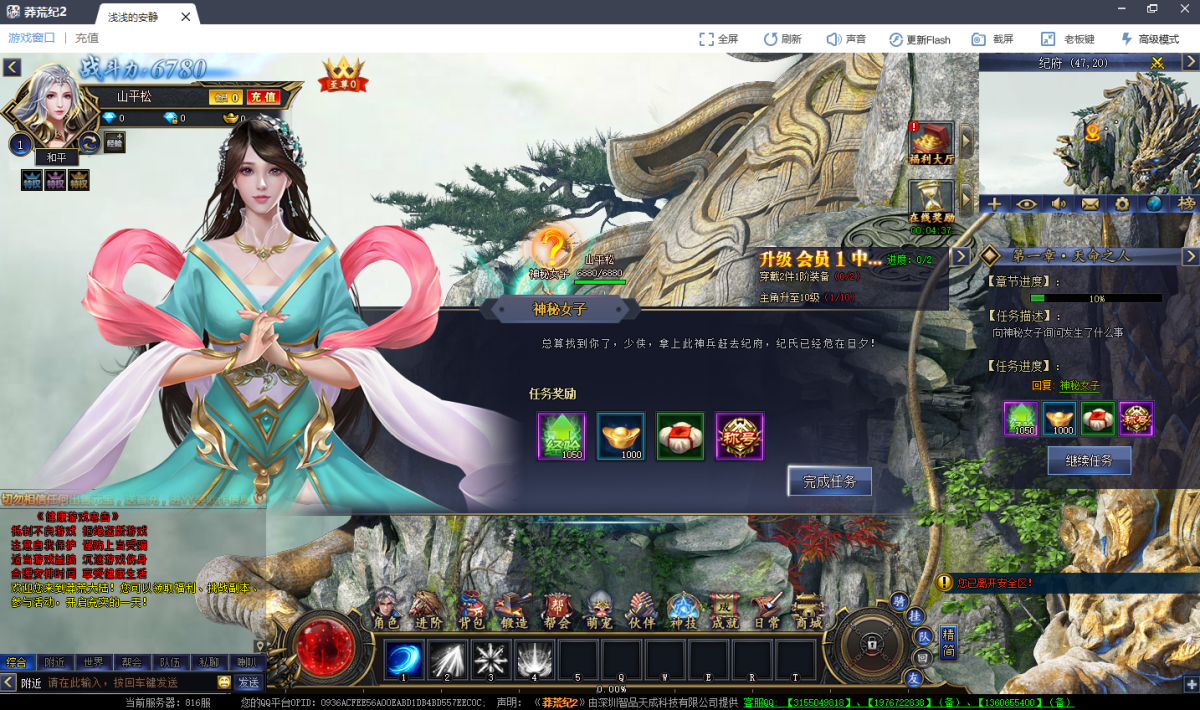The width and height of the screenshot is (1200, 710).
Task: Open settings gear under the minimap
Action: (1122, 204)
